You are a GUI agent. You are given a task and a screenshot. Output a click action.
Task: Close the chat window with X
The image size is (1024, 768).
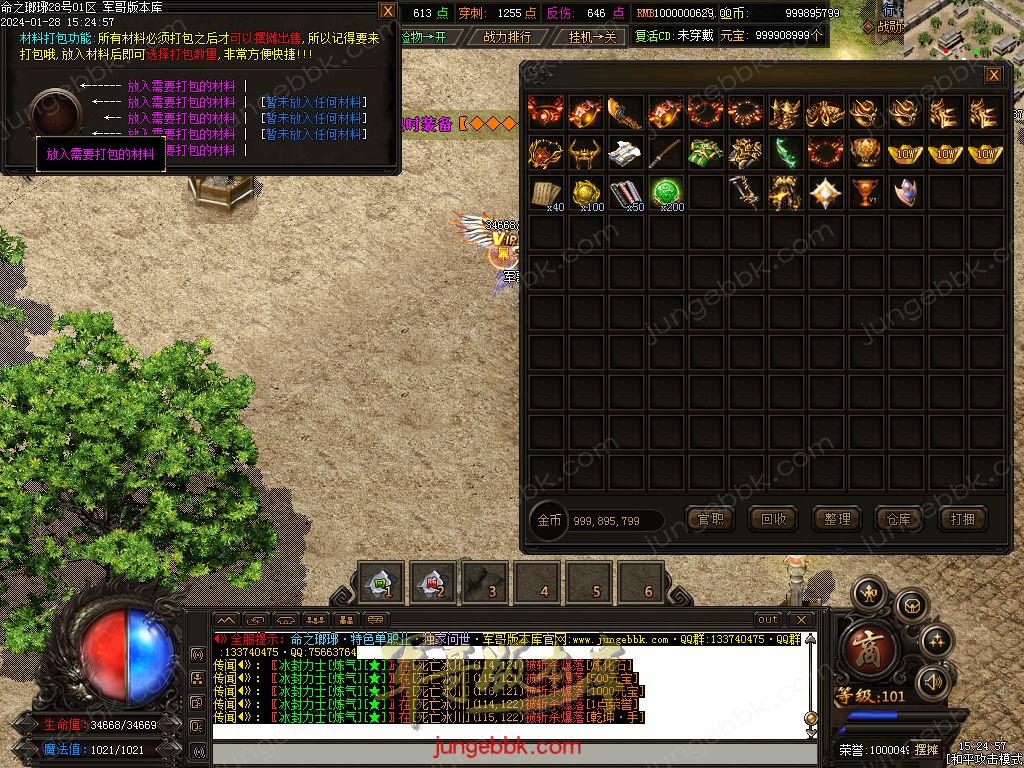799,620
